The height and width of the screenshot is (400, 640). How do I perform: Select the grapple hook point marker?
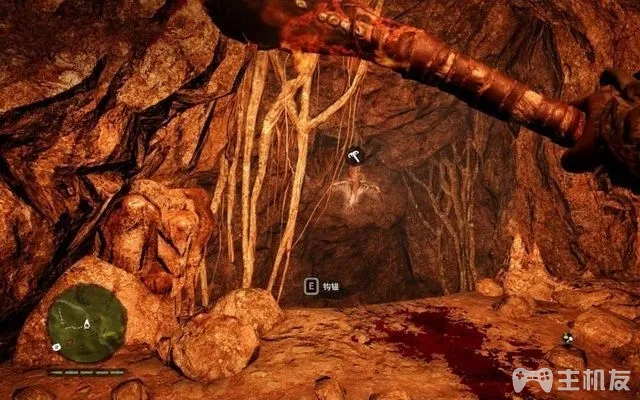pos(354,156)
